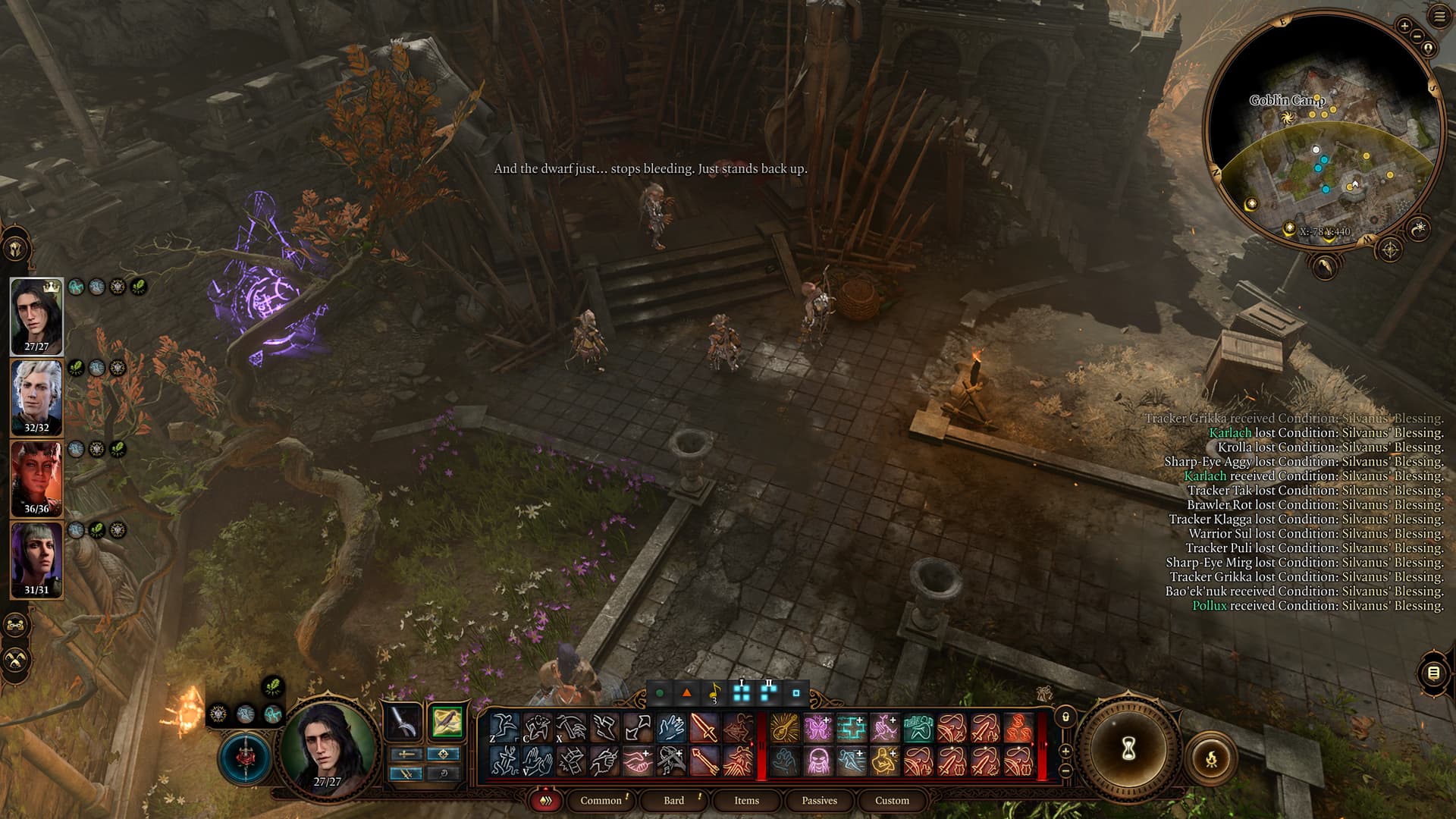Zoom in the minimap with plus button

[x=1404, y=27]
